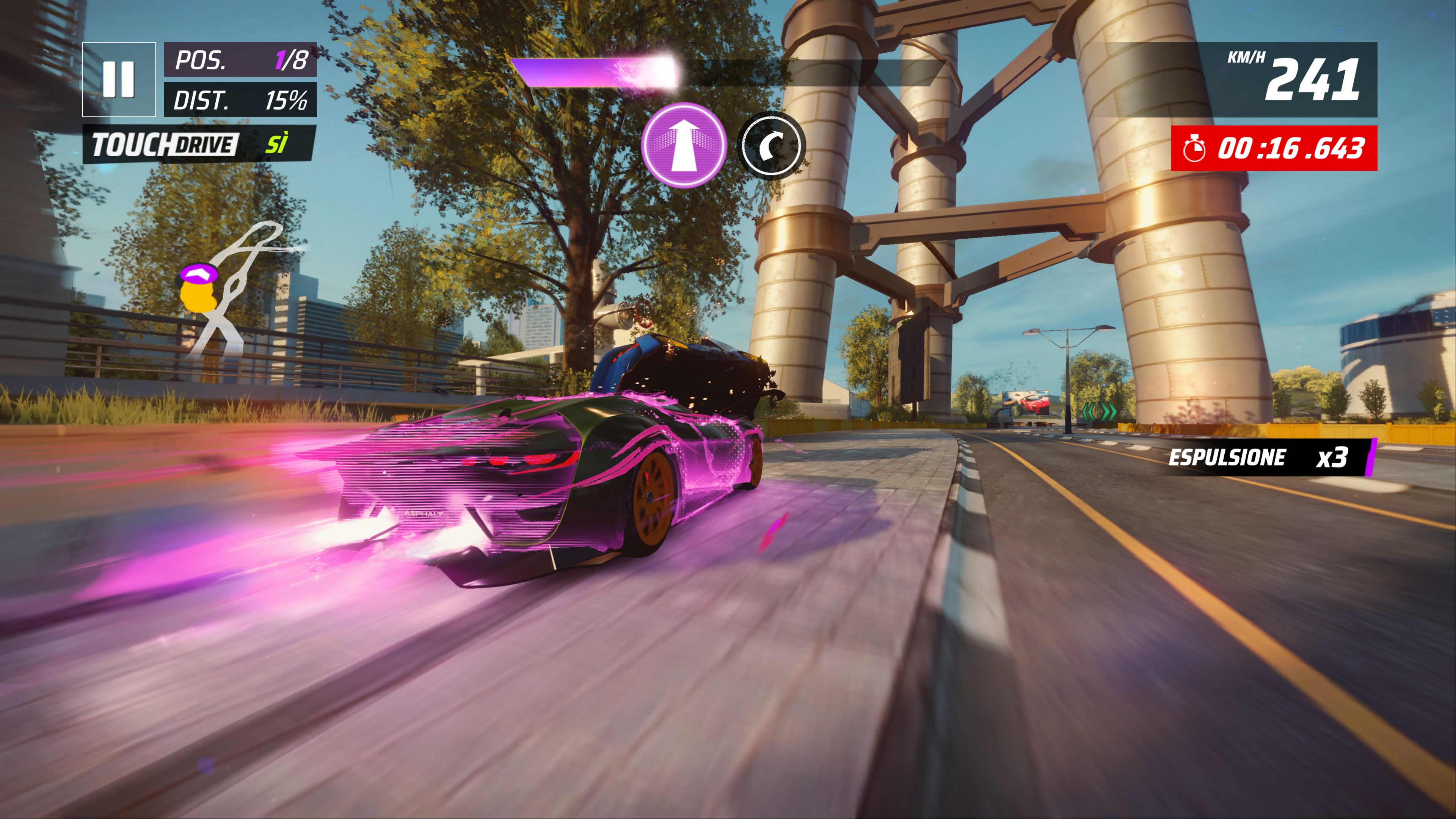Image resolution: width=1456 pixels, height=819 pixels.
Task: Activate the purple nitro boost arrow
Action: [x=684, y=145]
